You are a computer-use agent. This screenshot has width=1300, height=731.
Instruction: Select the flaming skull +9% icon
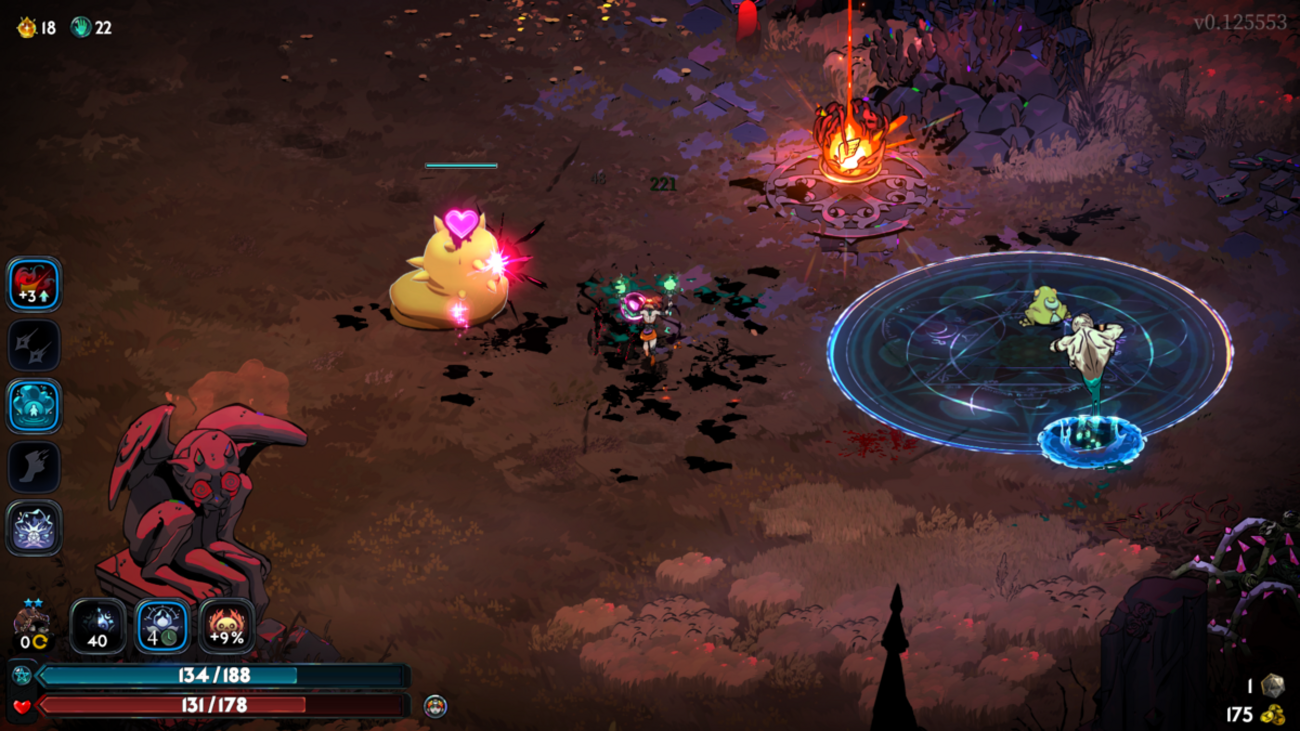(x=226, y=627)
